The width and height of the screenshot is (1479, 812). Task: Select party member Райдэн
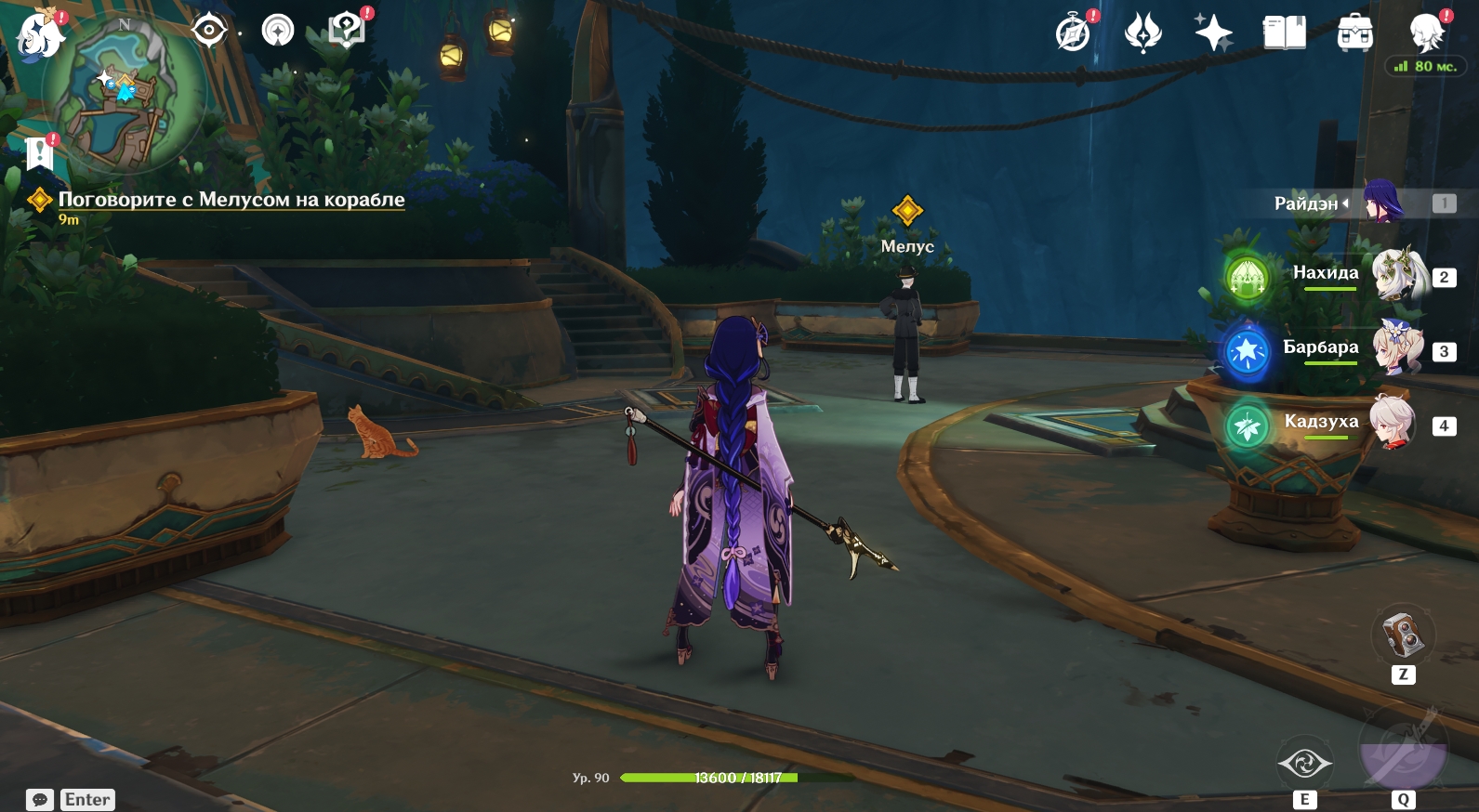(1382, 203)
